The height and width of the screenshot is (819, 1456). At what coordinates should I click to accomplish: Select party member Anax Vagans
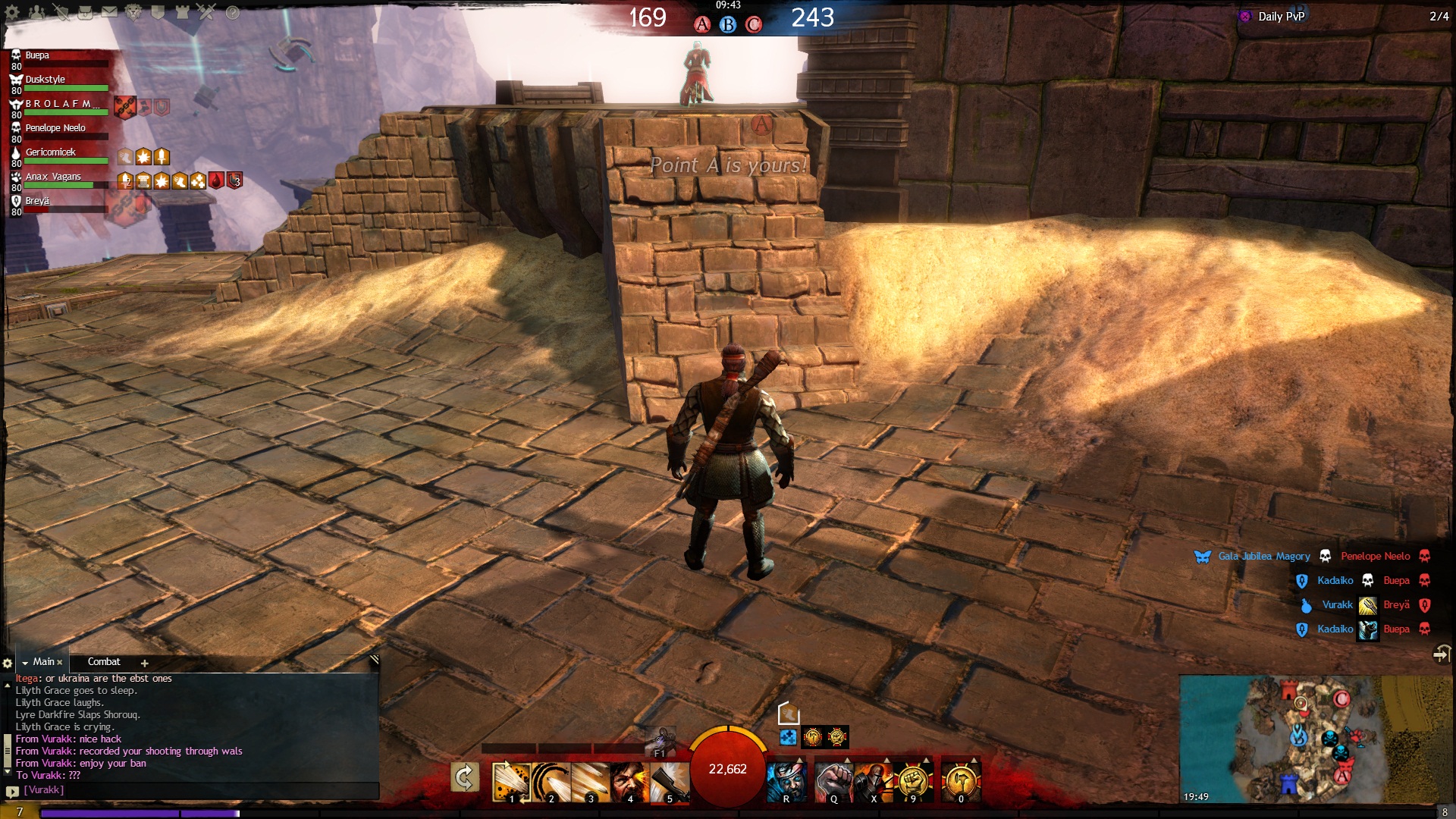click(53, 177)
